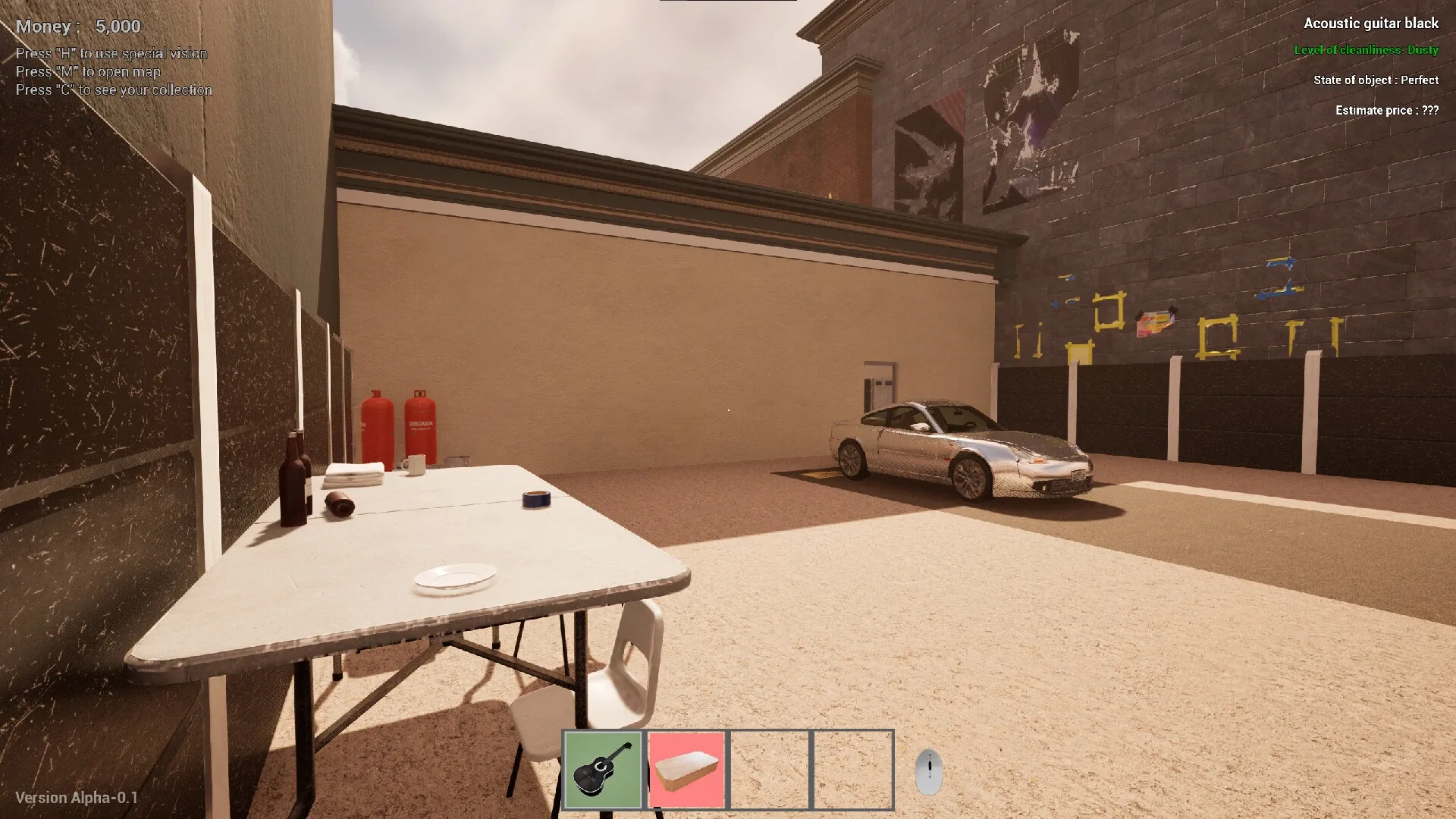Click the blue tape roll on the table
Viewport: 1456px width, 819px height.
(535, 500)
